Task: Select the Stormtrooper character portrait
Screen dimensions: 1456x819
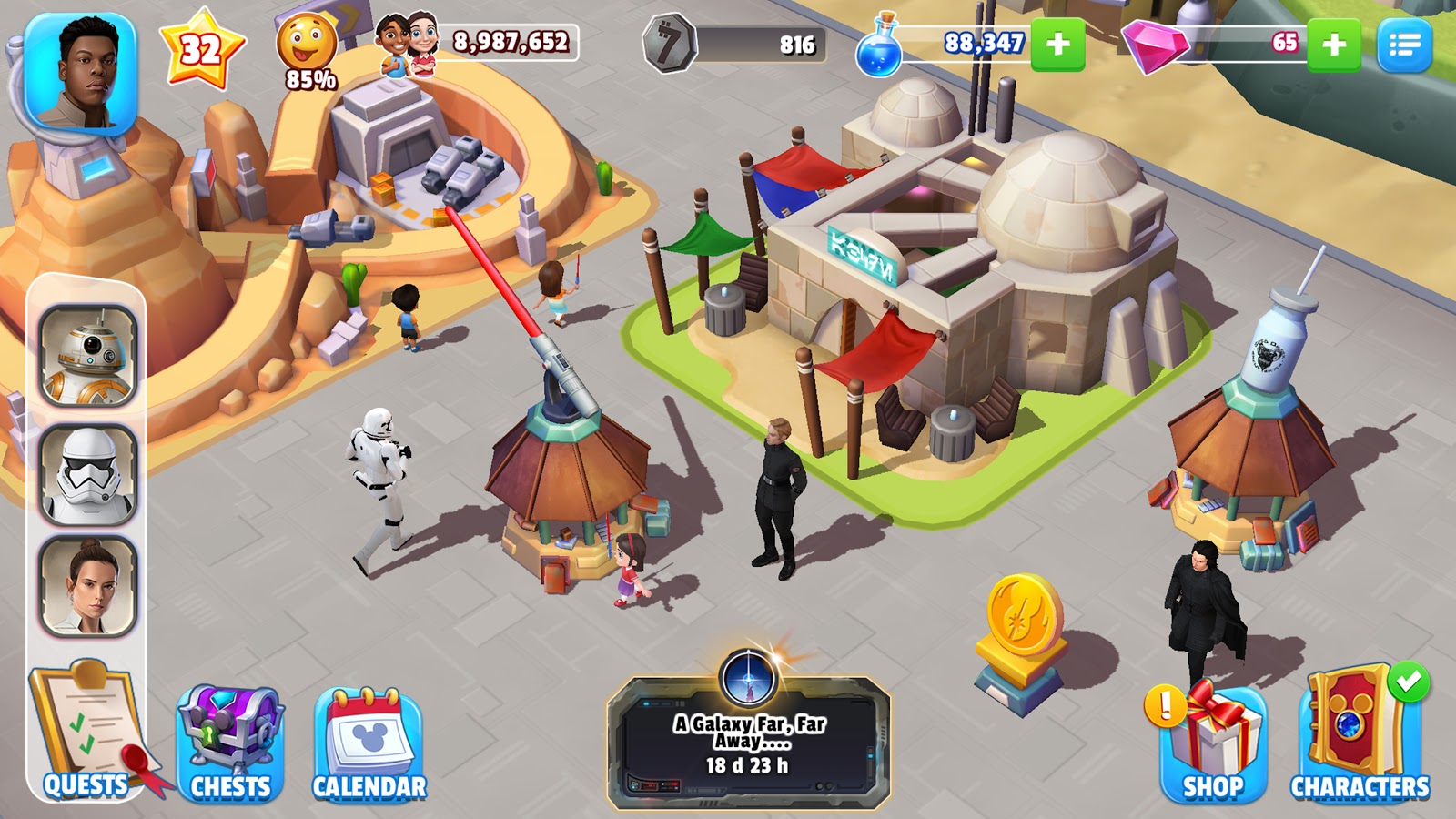Action: tap(88, 474)
